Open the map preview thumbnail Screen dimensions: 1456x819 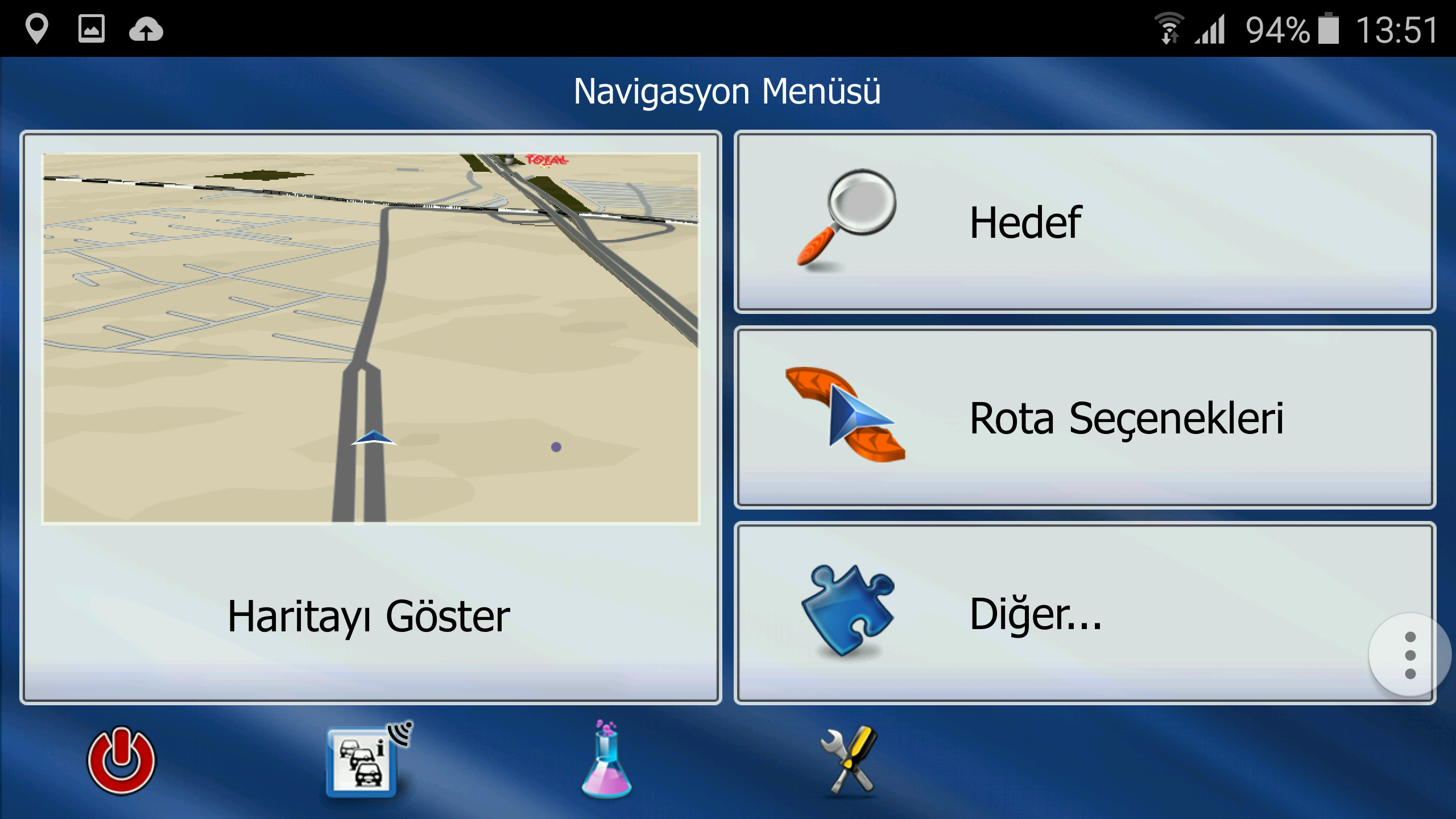tap(371, 338)
